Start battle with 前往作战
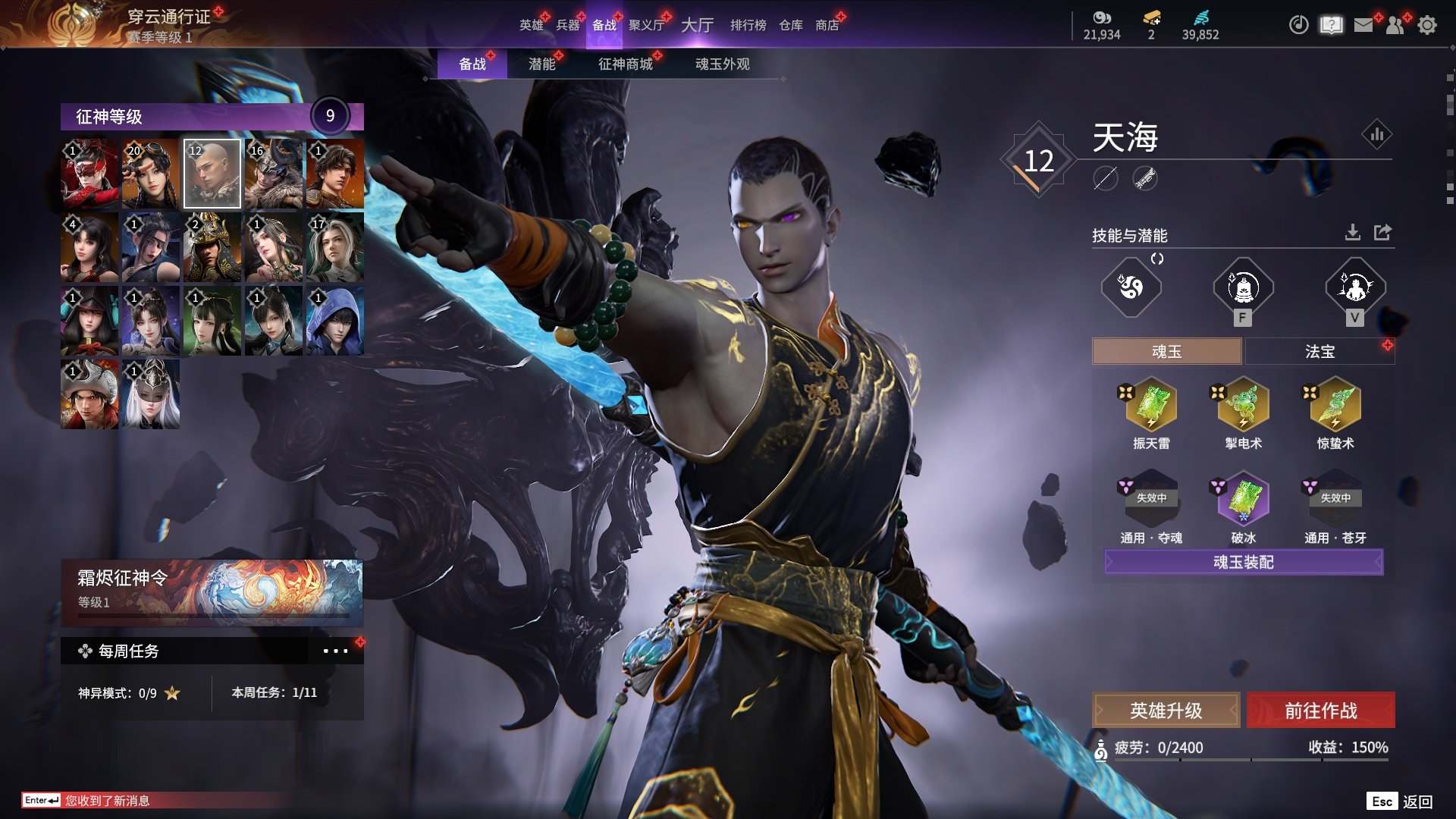 [x=1320, y=711]
